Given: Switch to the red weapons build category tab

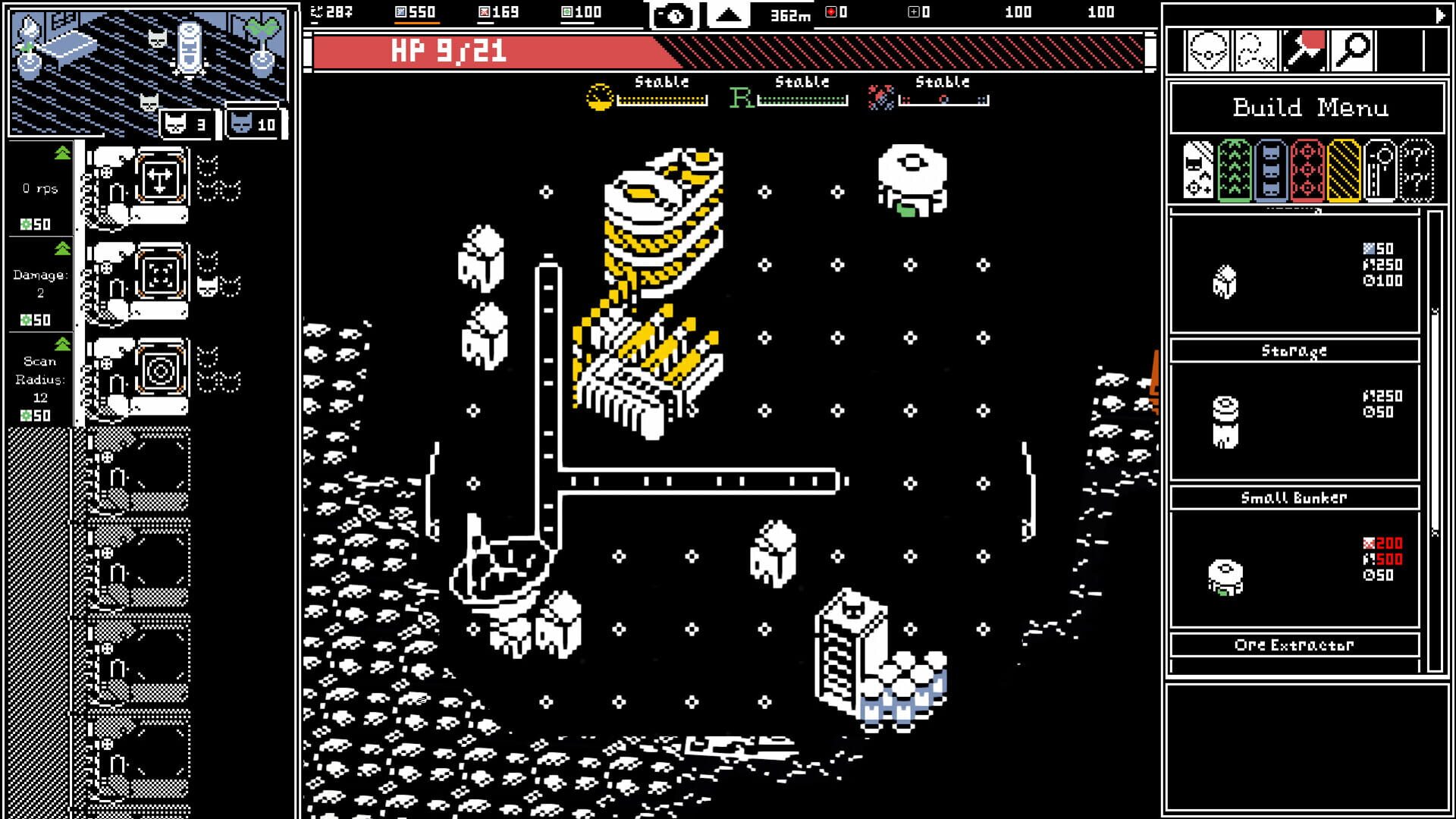Looking at the screenshot, I should pos(1309,173).
